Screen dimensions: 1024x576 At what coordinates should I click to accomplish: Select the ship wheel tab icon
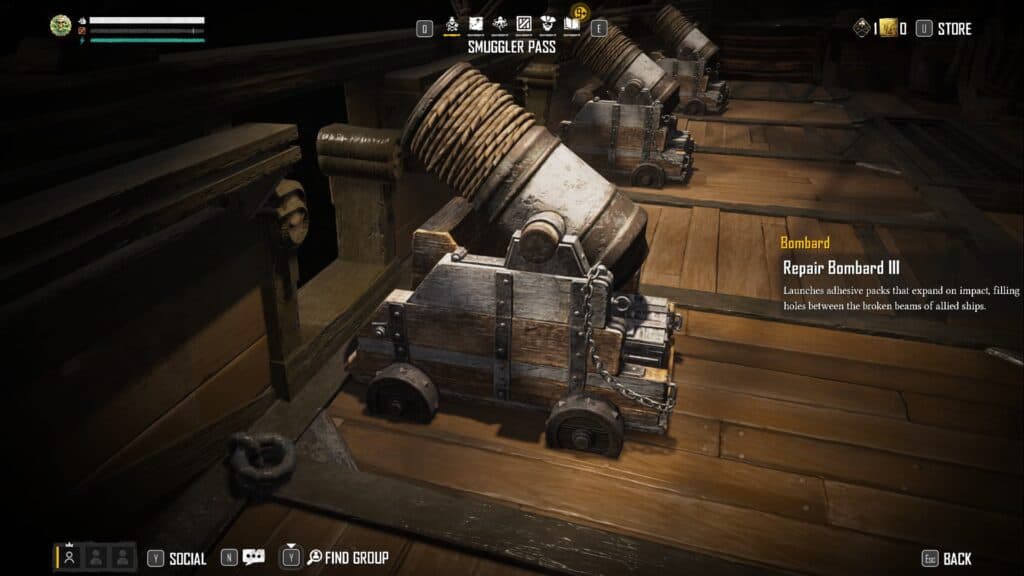499,24
